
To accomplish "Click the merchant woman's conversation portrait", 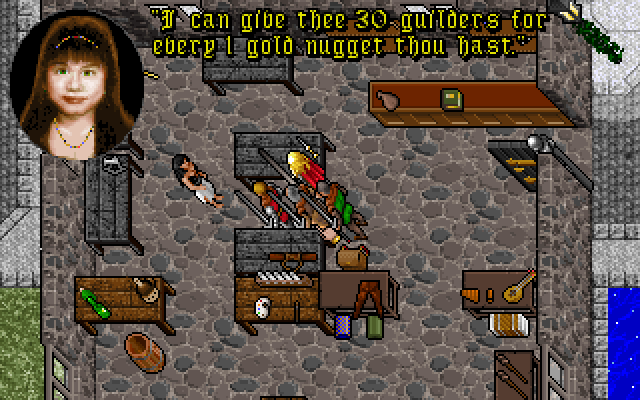I will [x=77, y=86].
